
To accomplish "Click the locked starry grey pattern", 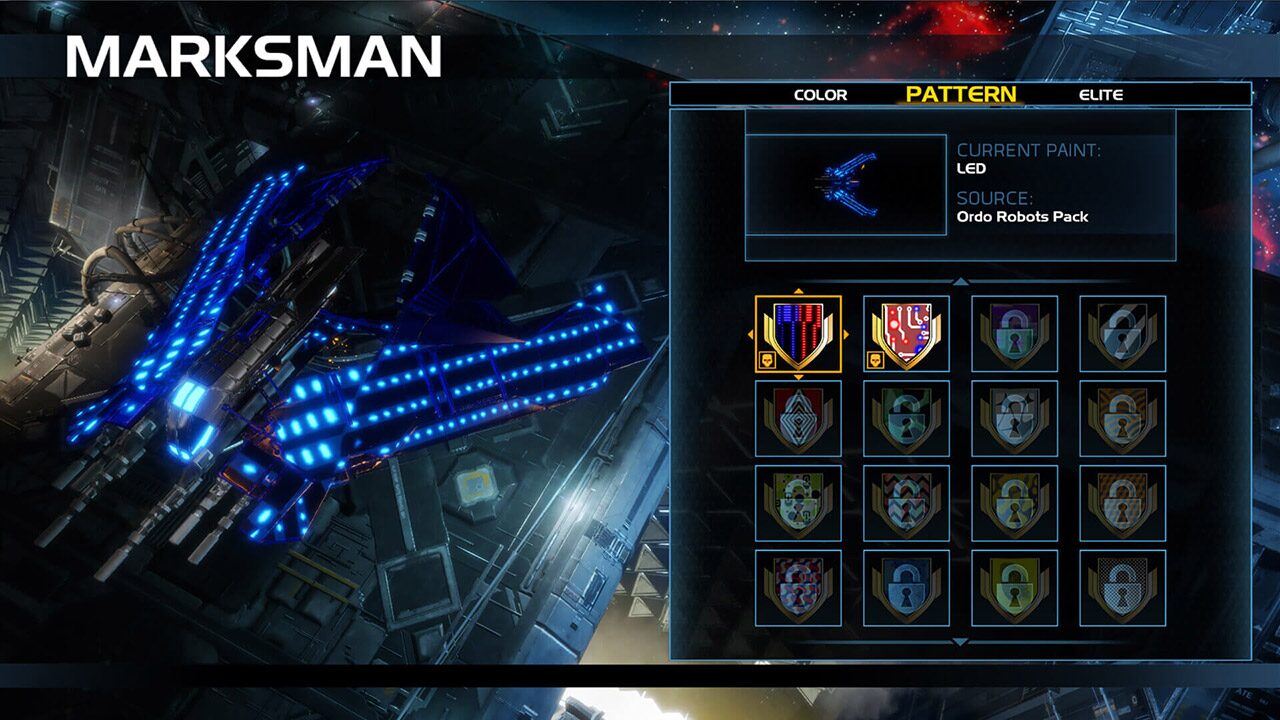I will (1015, 420).
